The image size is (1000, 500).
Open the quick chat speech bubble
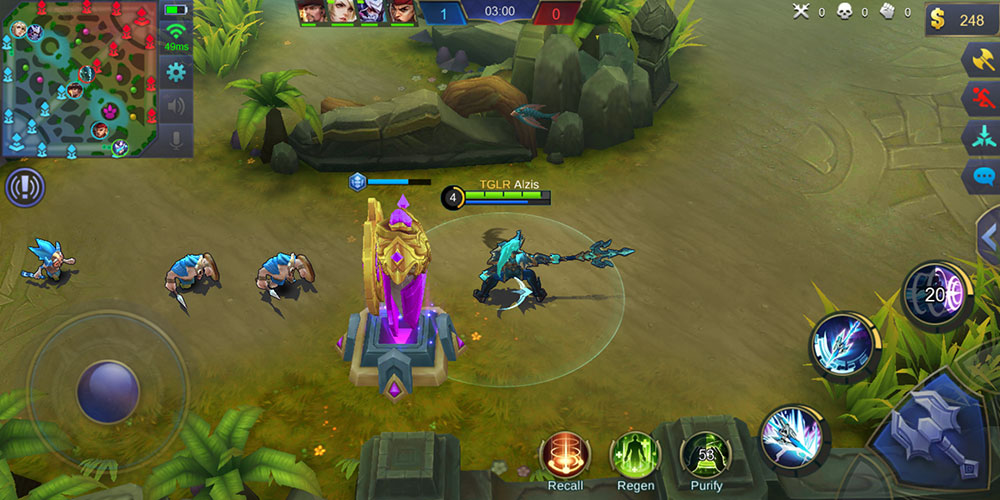979,177
